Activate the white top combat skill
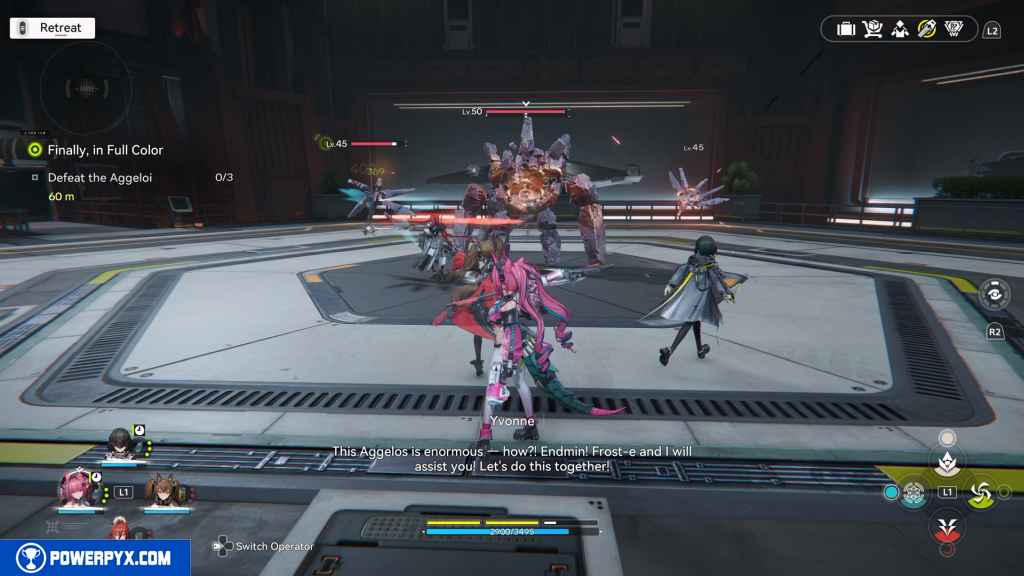Image resolution: width=1024 pixels, height=576 pixels. tap(945, 460)
